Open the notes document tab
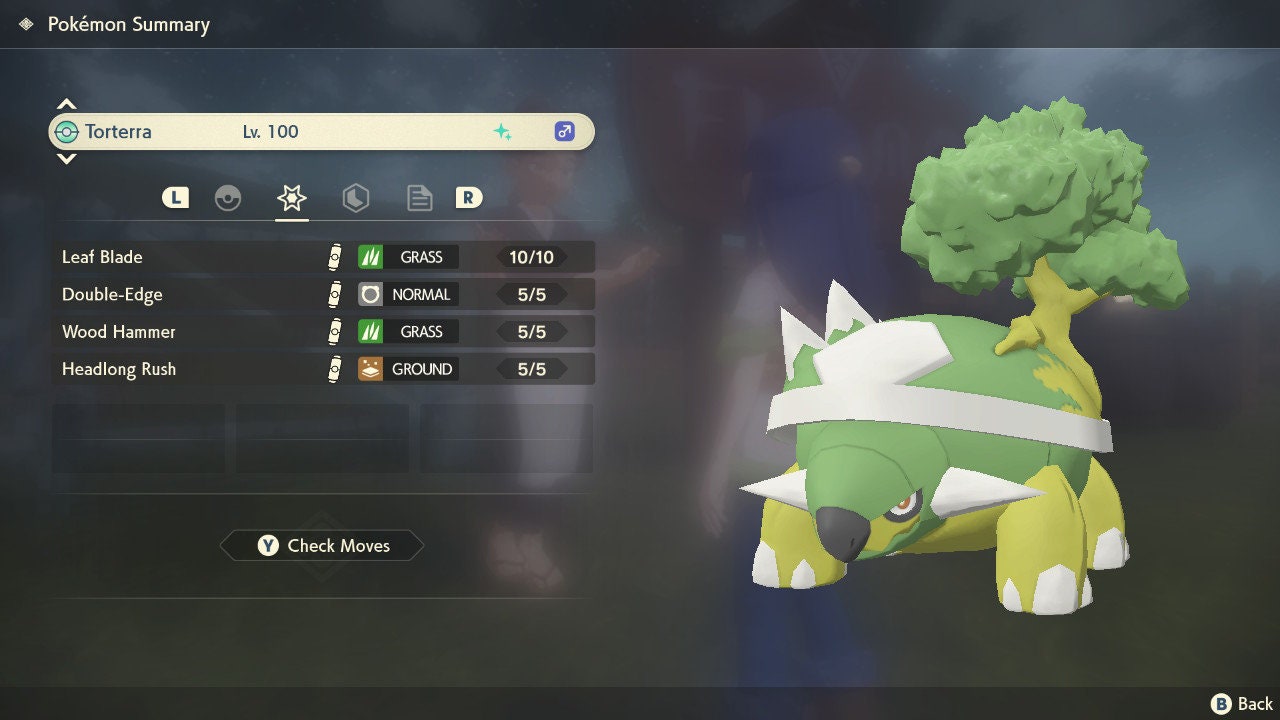 tap(419, 198)
